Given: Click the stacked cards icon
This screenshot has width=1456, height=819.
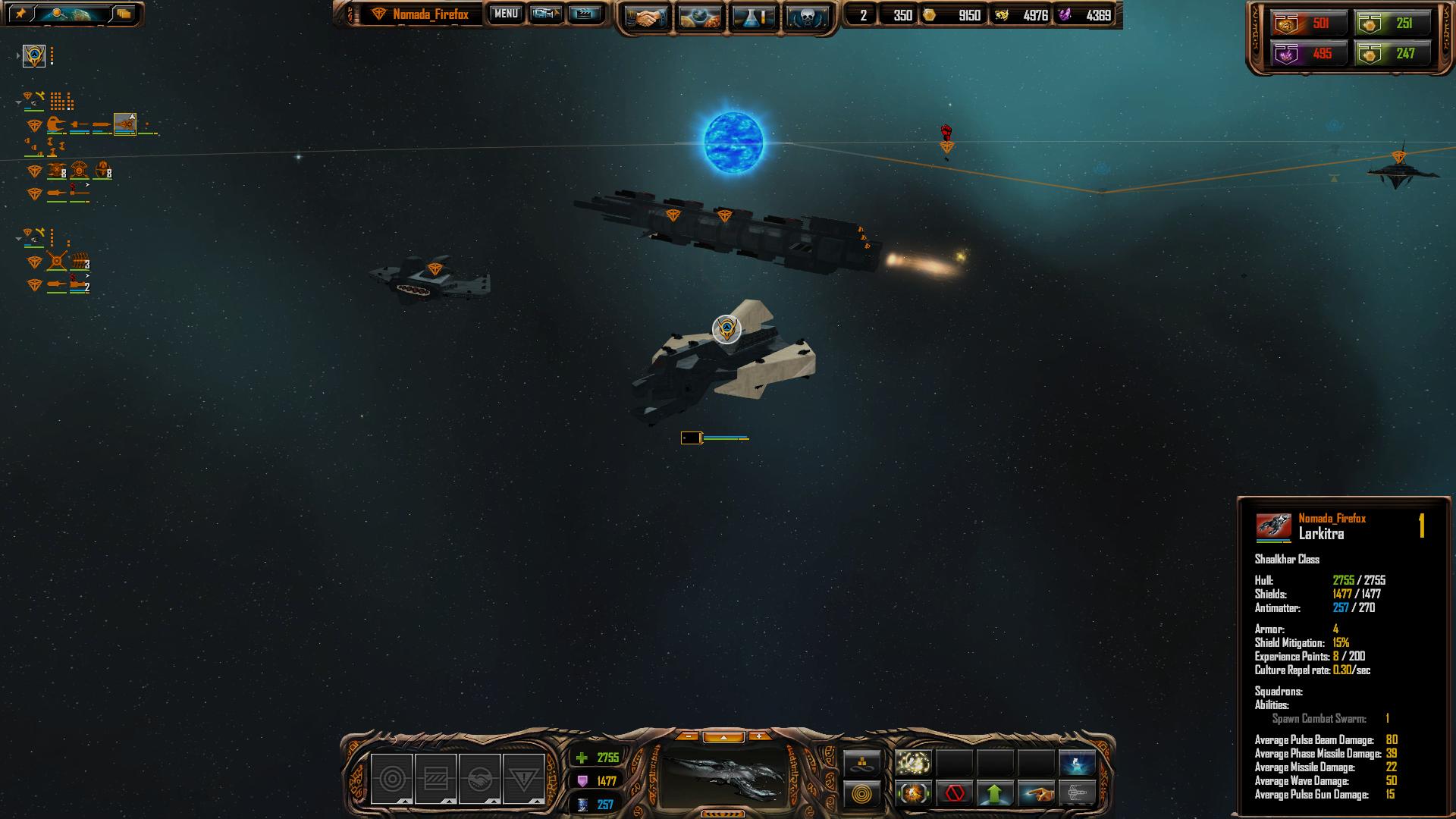Looking at the screenshot, I should 124,14.
